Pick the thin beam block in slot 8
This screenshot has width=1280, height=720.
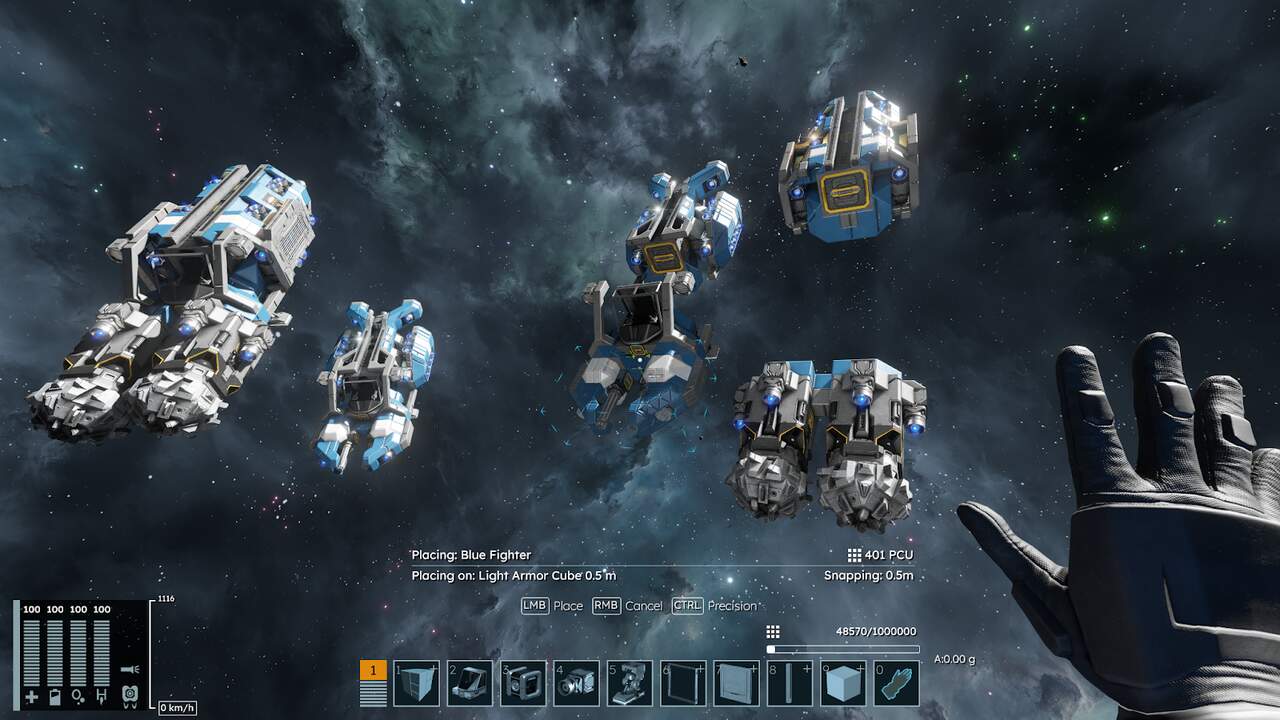790,684
